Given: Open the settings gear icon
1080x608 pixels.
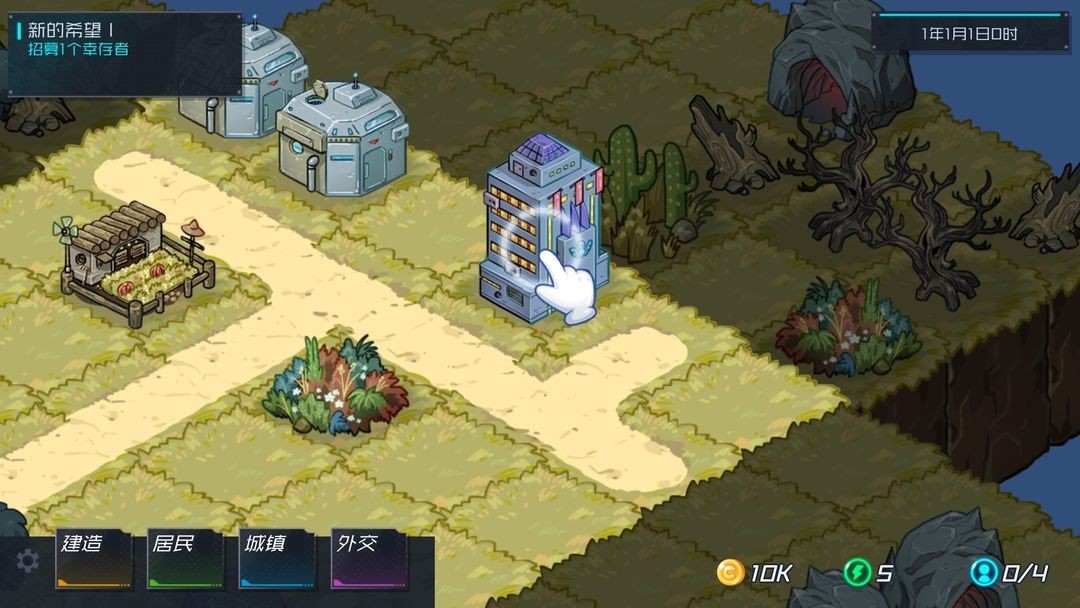Looking at the screenshot, I should pos(28,562).
